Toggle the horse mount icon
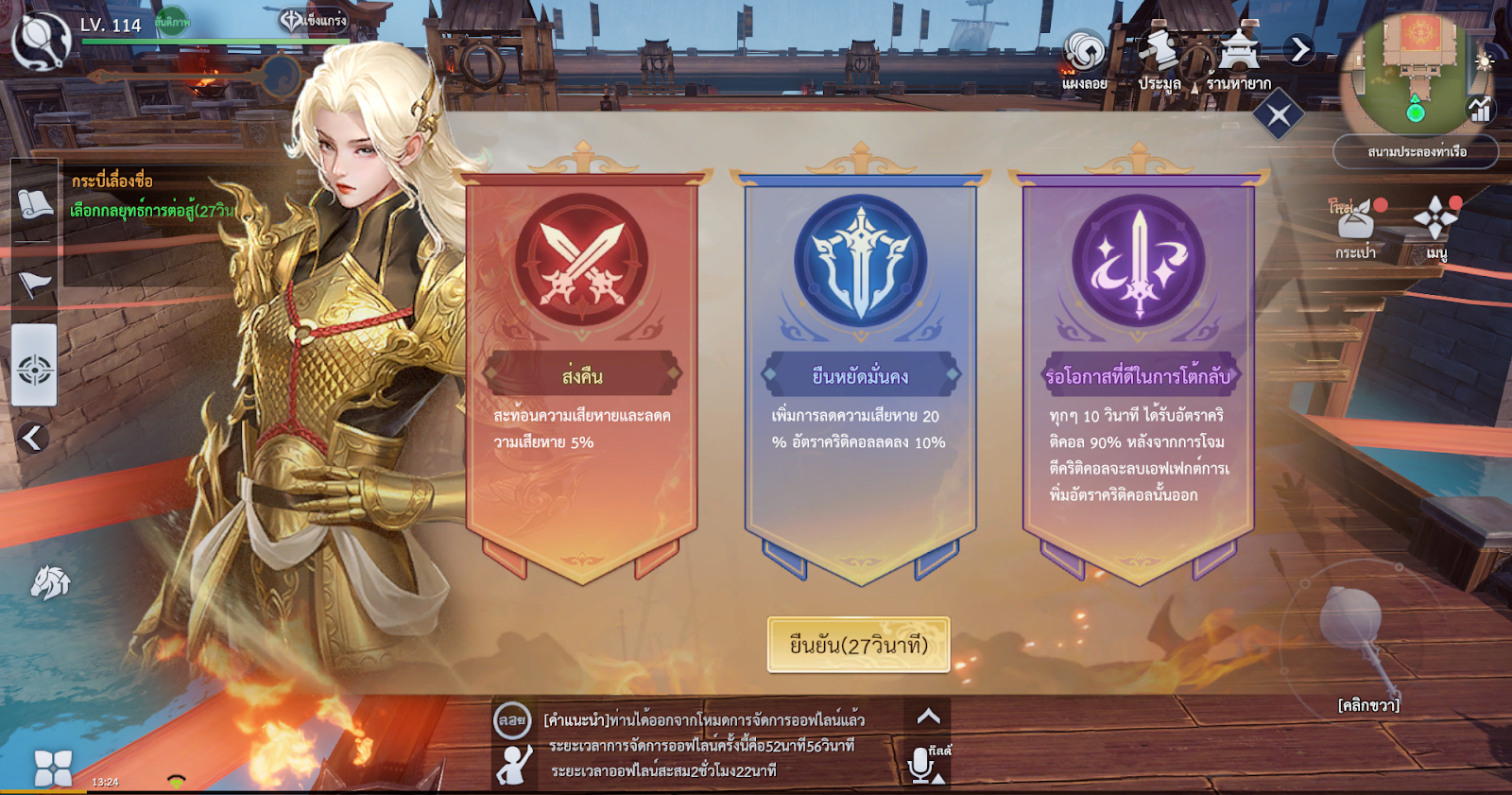 tap(50, 582)
